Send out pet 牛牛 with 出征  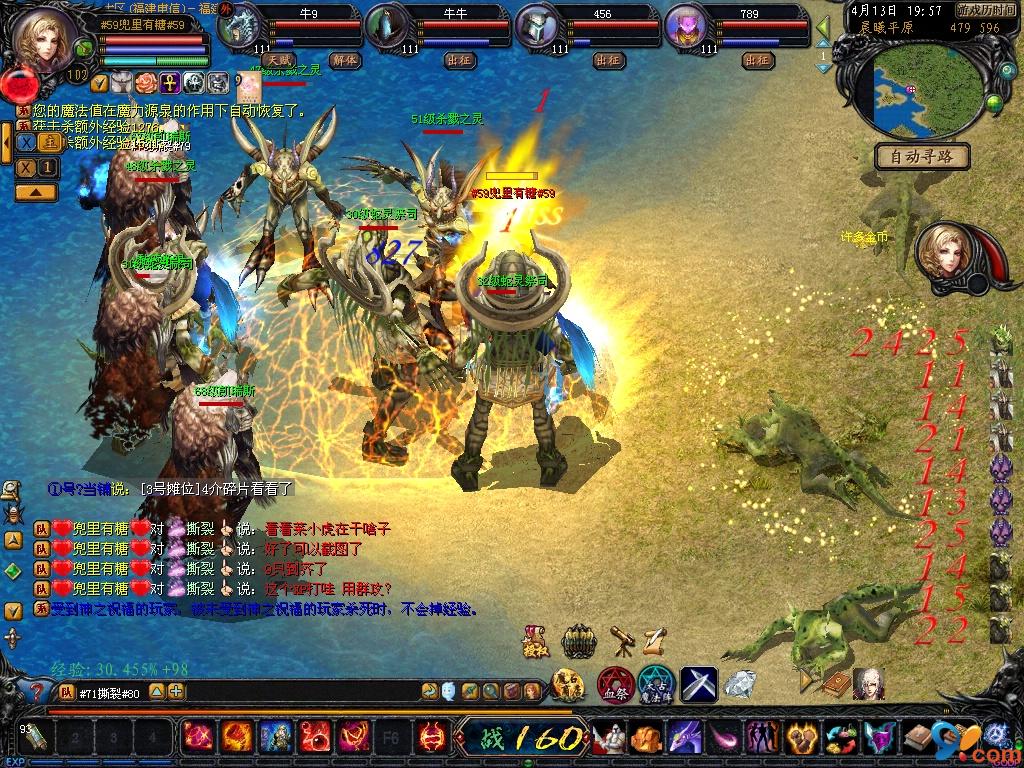point(459,60)
